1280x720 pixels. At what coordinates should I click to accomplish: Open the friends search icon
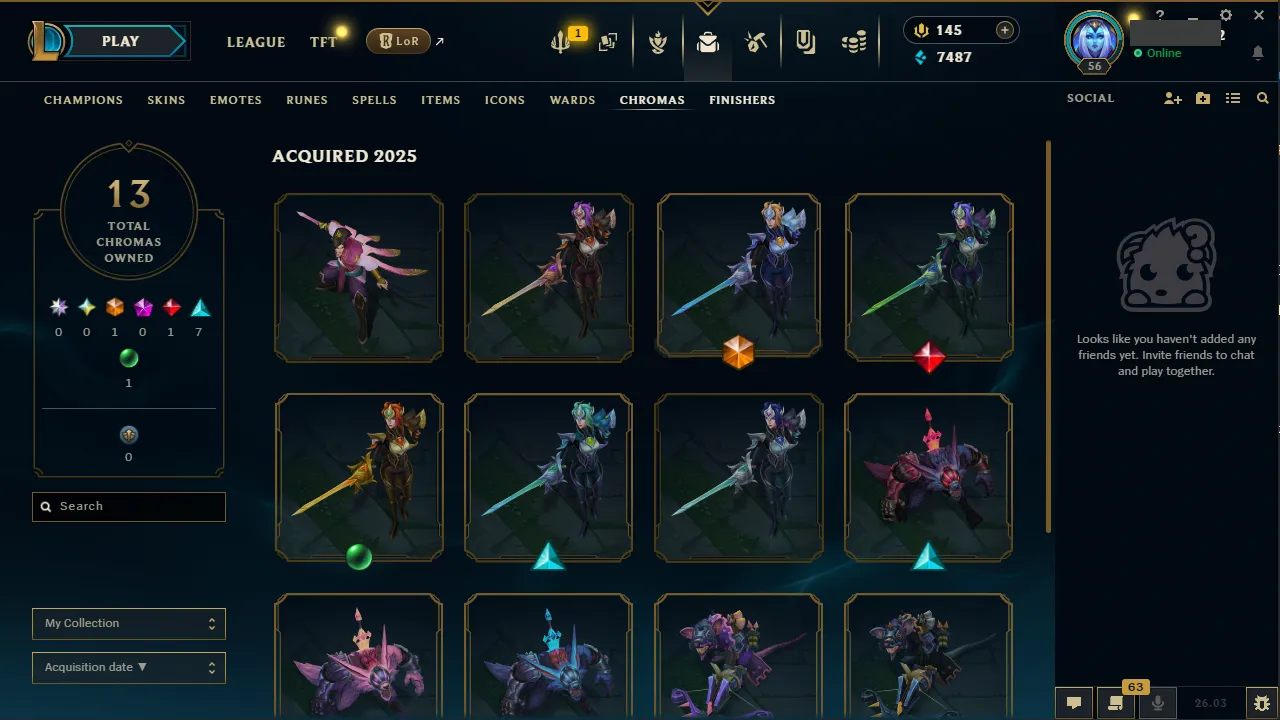click(1262, 98)
